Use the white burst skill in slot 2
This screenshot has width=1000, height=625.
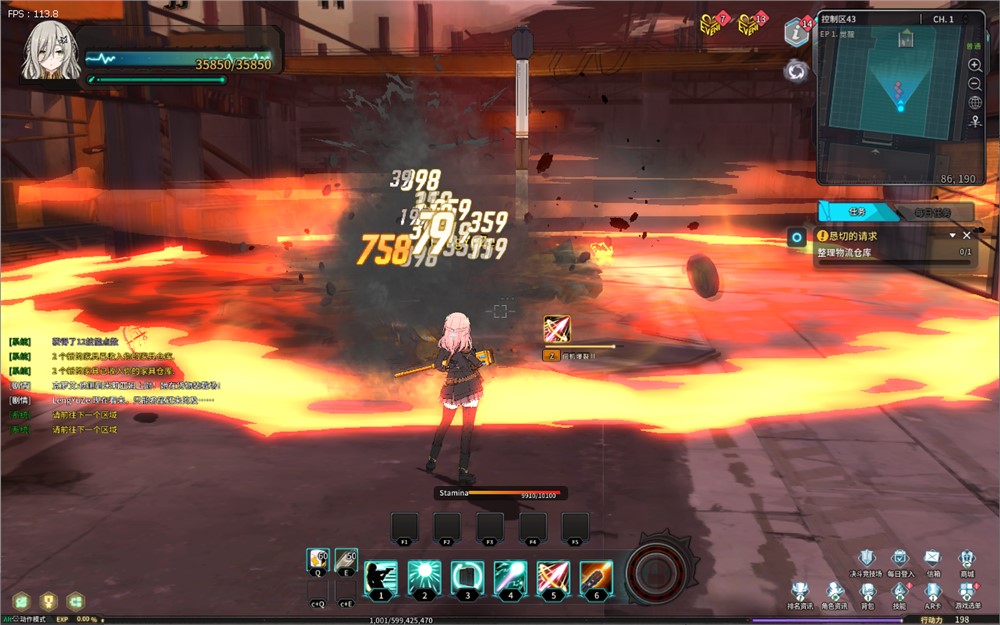pyautogui.click(x=424, y=577)
